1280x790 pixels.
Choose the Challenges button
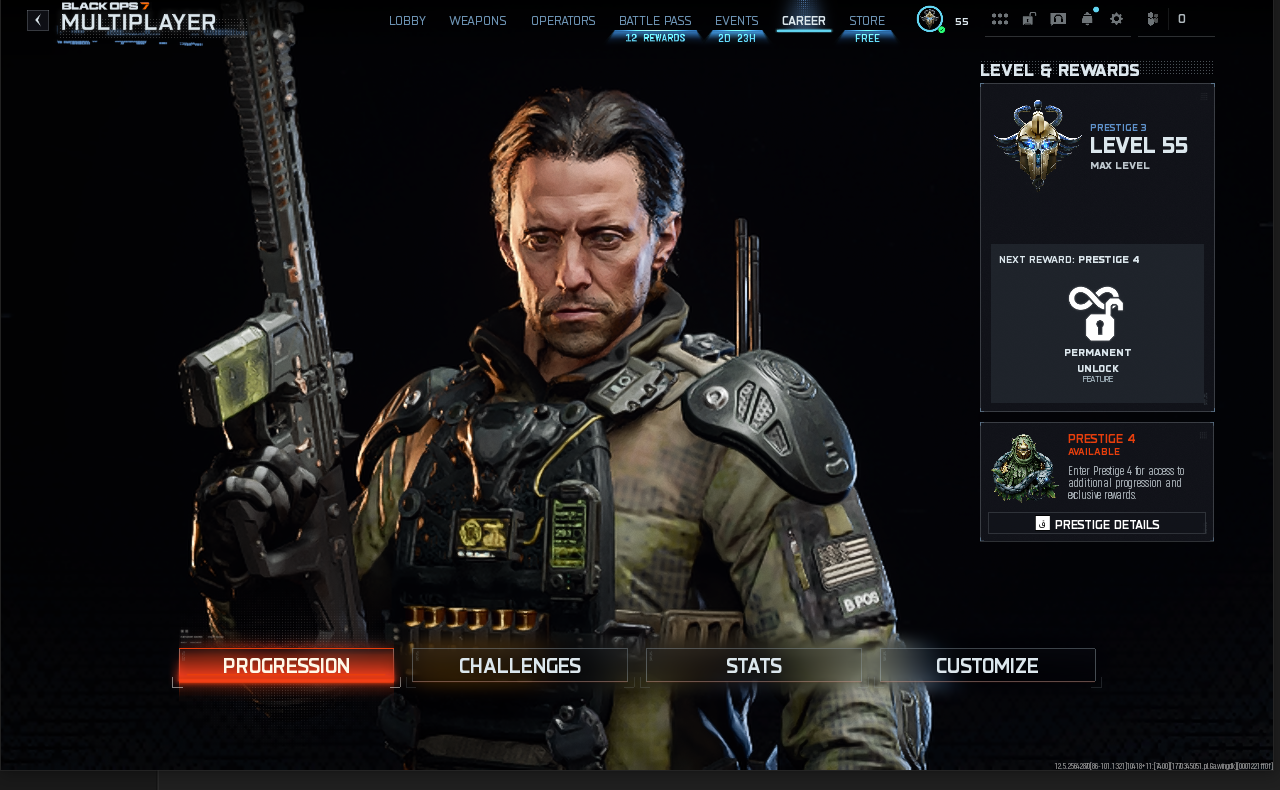[x=520, y=666]
